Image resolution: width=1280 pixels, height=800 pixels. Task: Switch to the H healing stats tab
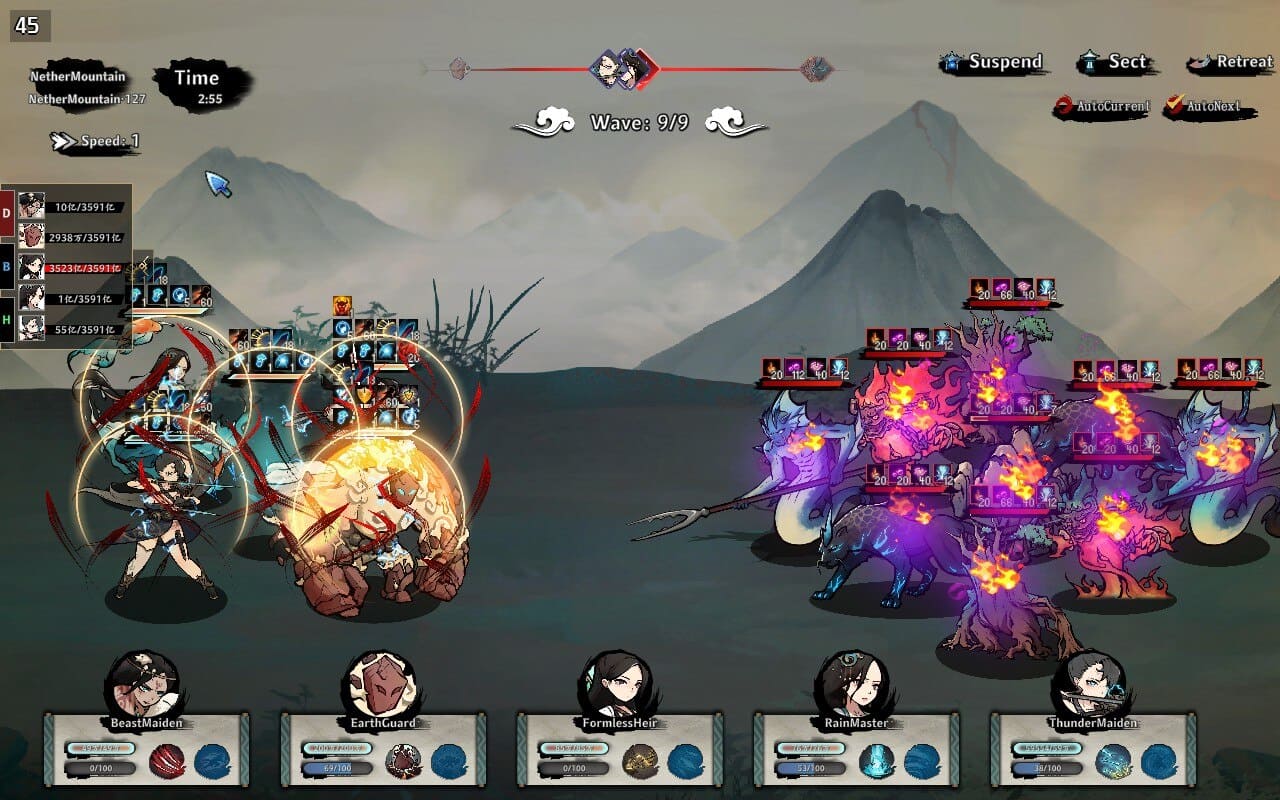click(7, 321)
